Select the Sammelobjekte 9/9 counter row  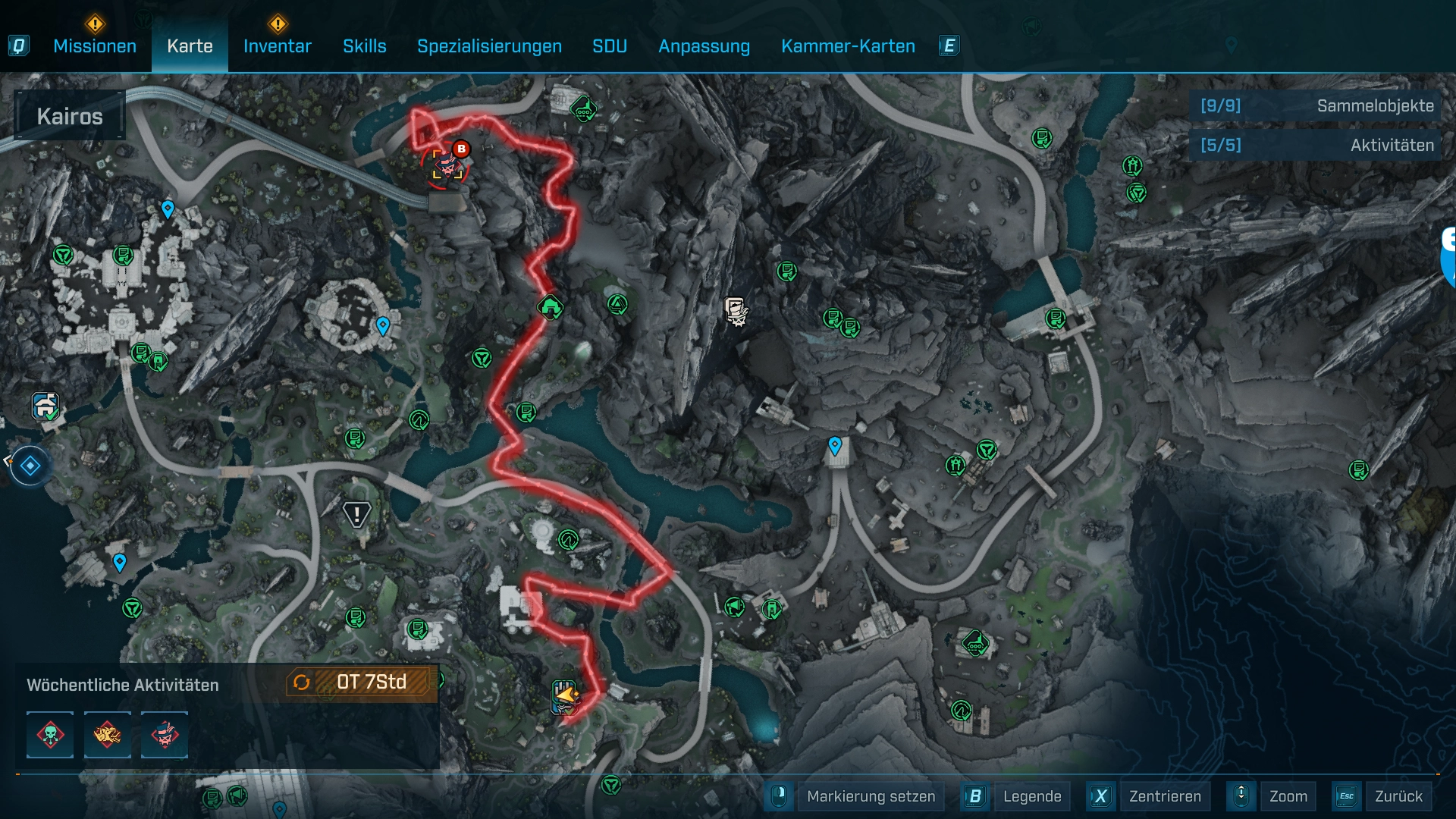pyautogui.click(x=1316, y=106)
